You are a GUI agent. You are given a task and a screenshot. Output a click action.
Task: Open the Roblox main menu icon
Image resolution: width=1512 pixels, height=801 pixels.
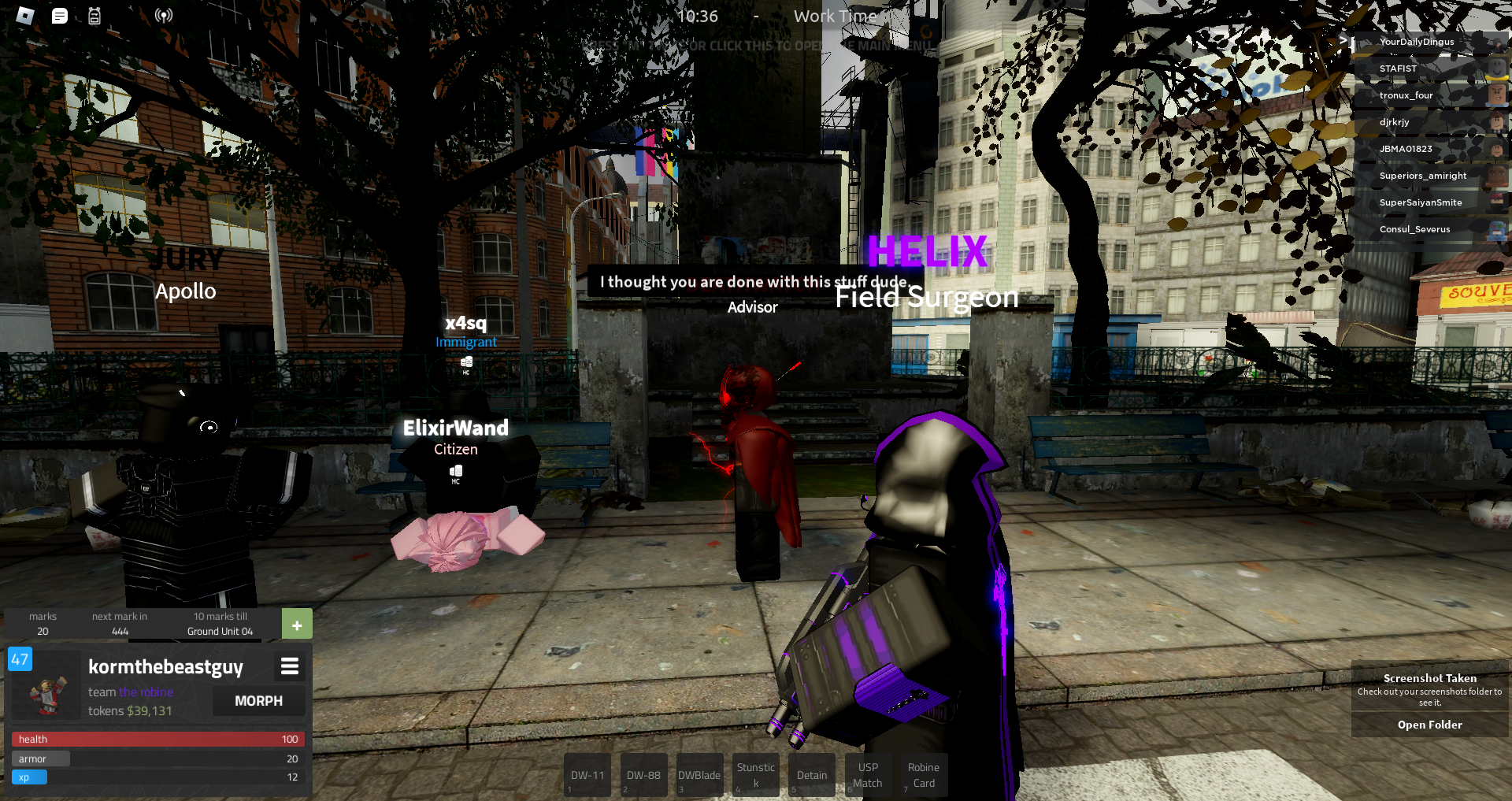pyautogui.click(x=25, y=16)
